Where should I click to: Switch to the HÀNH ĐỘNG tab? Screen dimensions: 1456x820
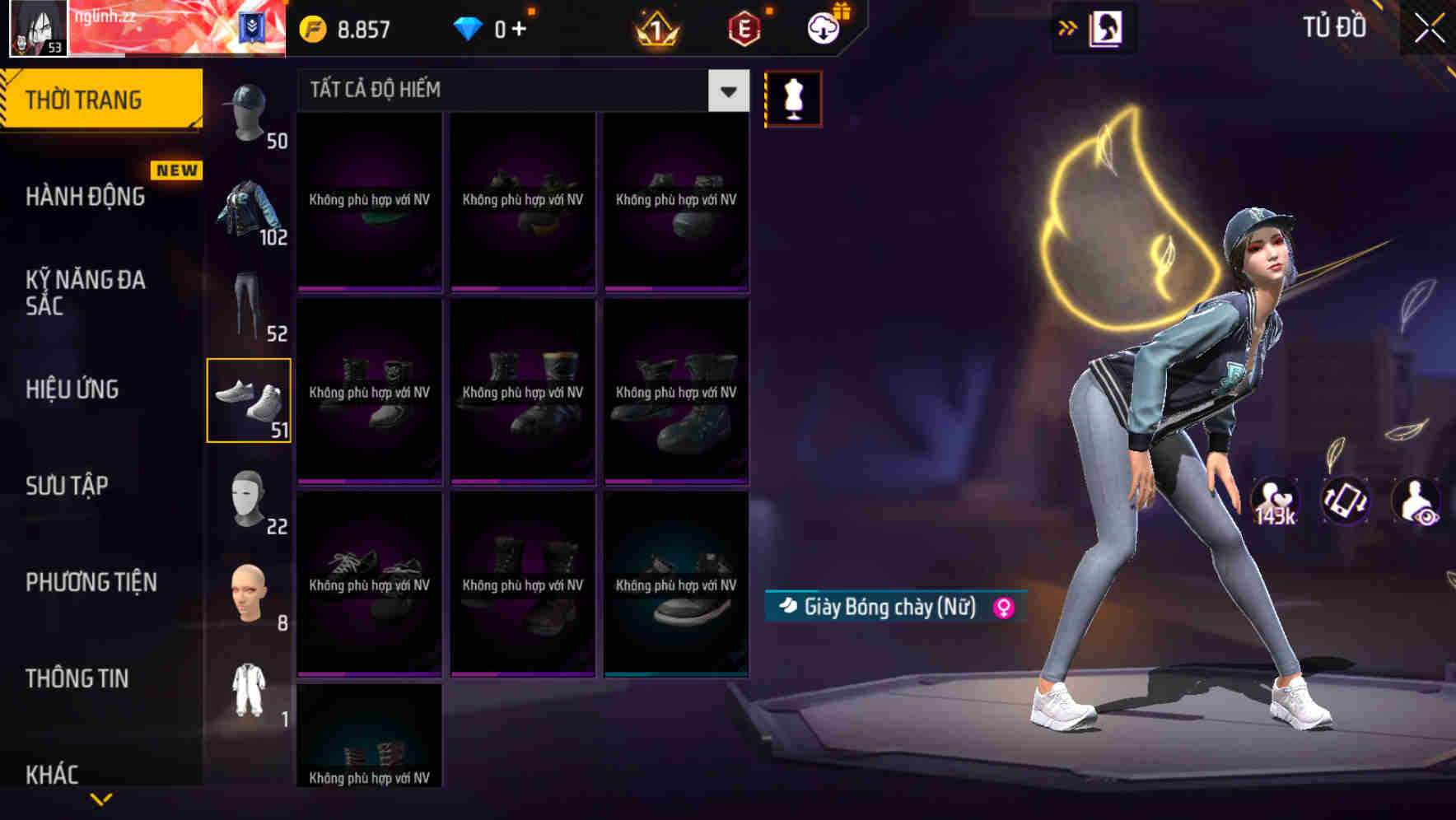(x=85, y=198)
